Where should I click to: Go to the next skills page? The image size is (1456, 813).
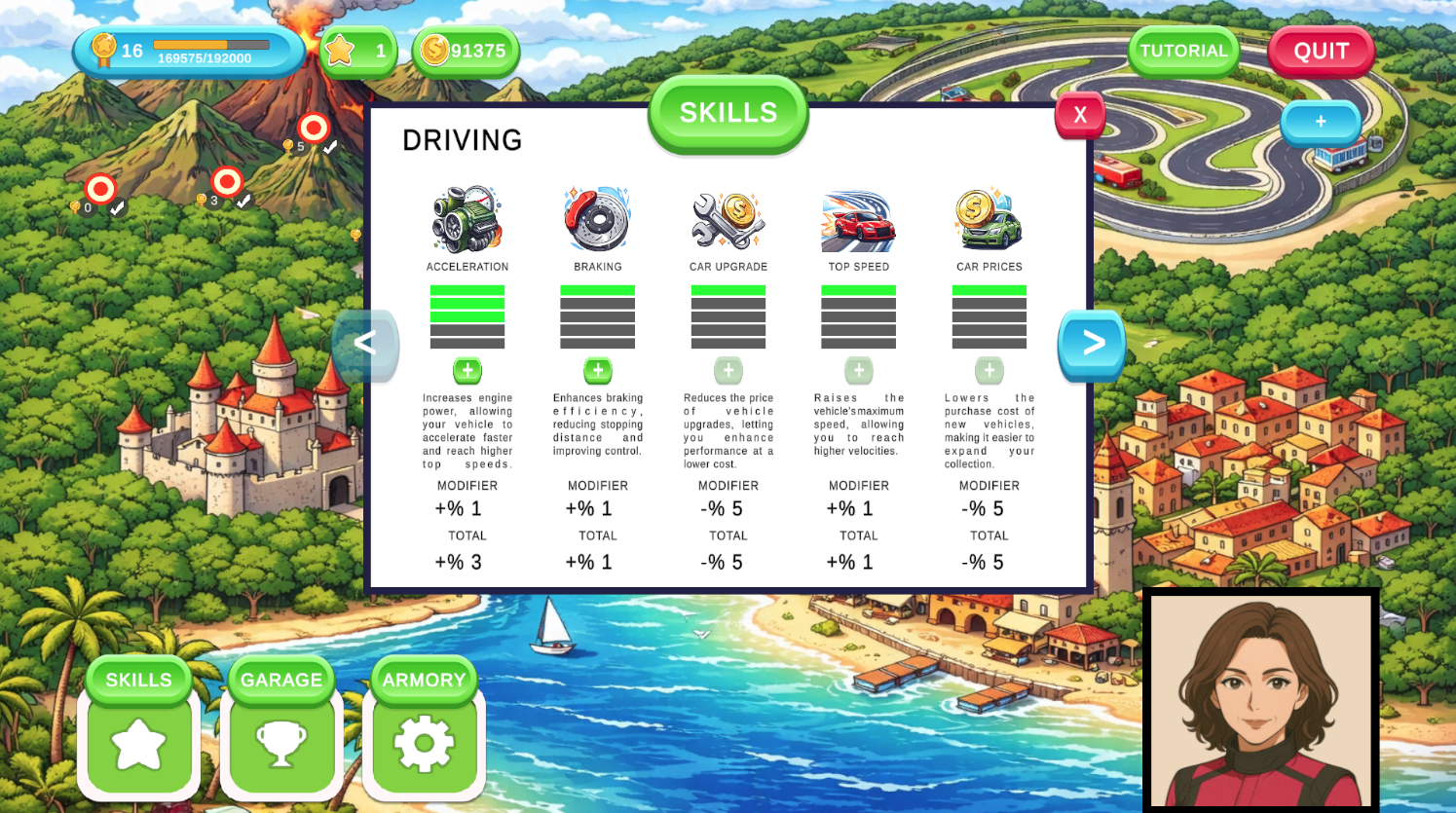coord(1092,343)
